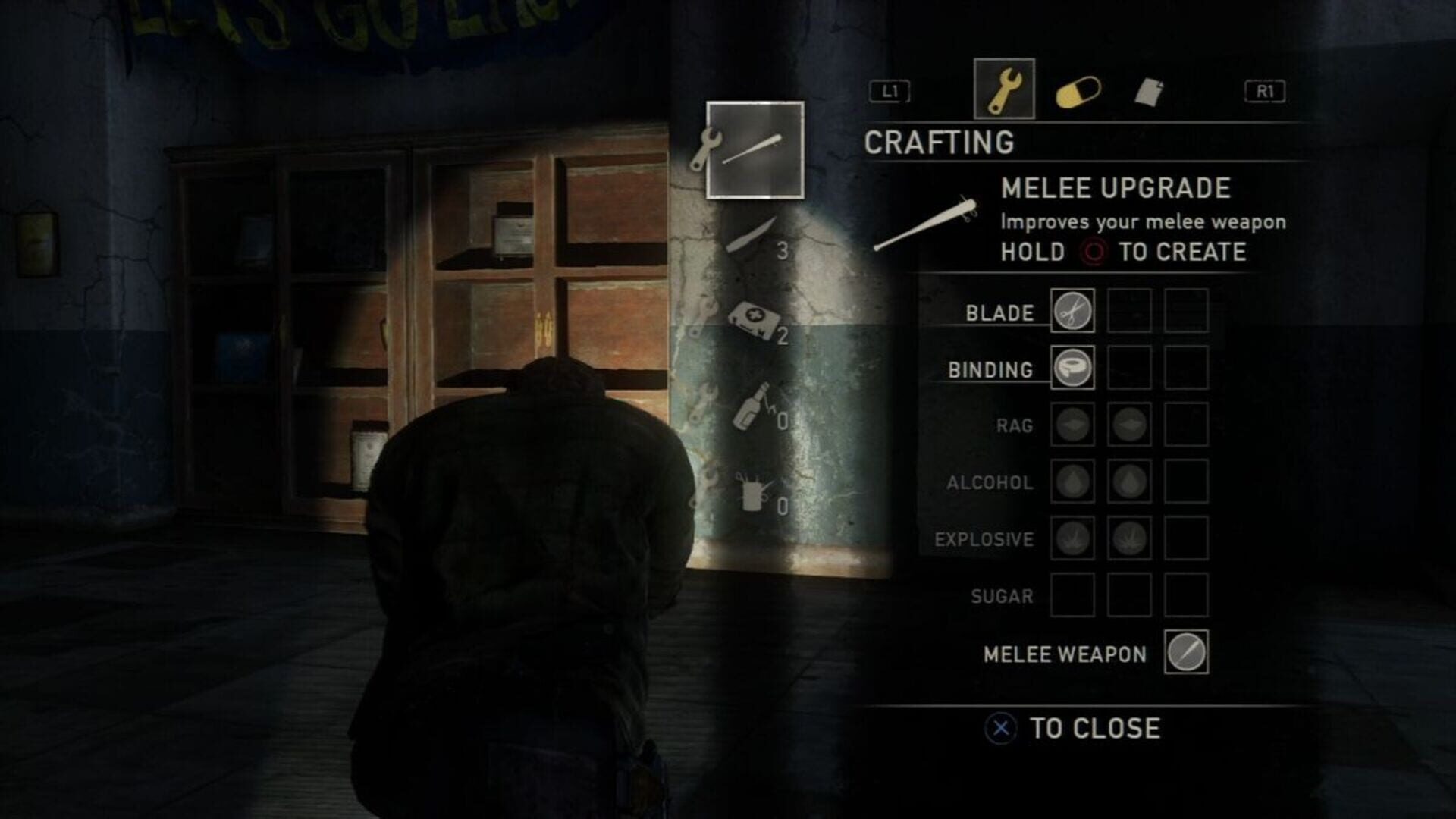Toggle the second Rag ingredient slot
The height and width of the screenshot is (819, 1456).
tap(1129, 425)
